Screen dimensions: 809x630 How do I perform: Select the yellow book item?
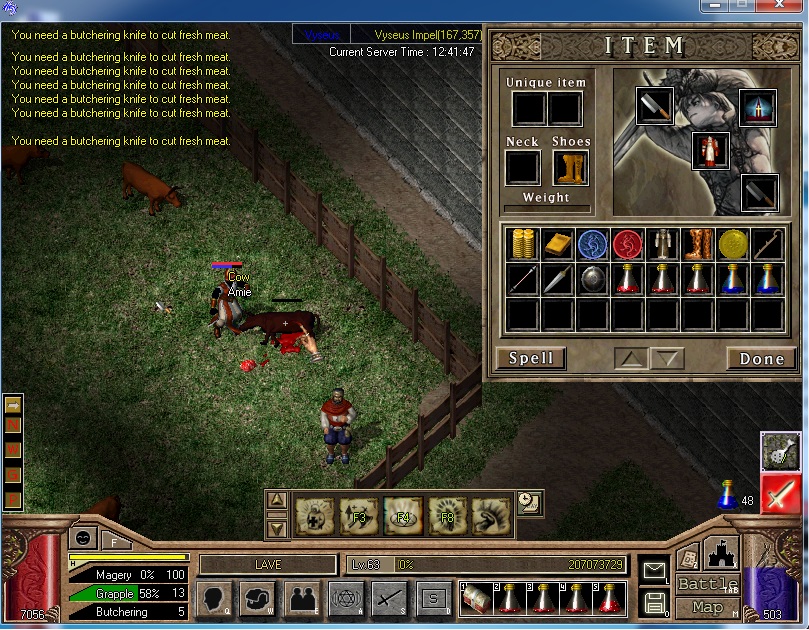pos(557,243)
